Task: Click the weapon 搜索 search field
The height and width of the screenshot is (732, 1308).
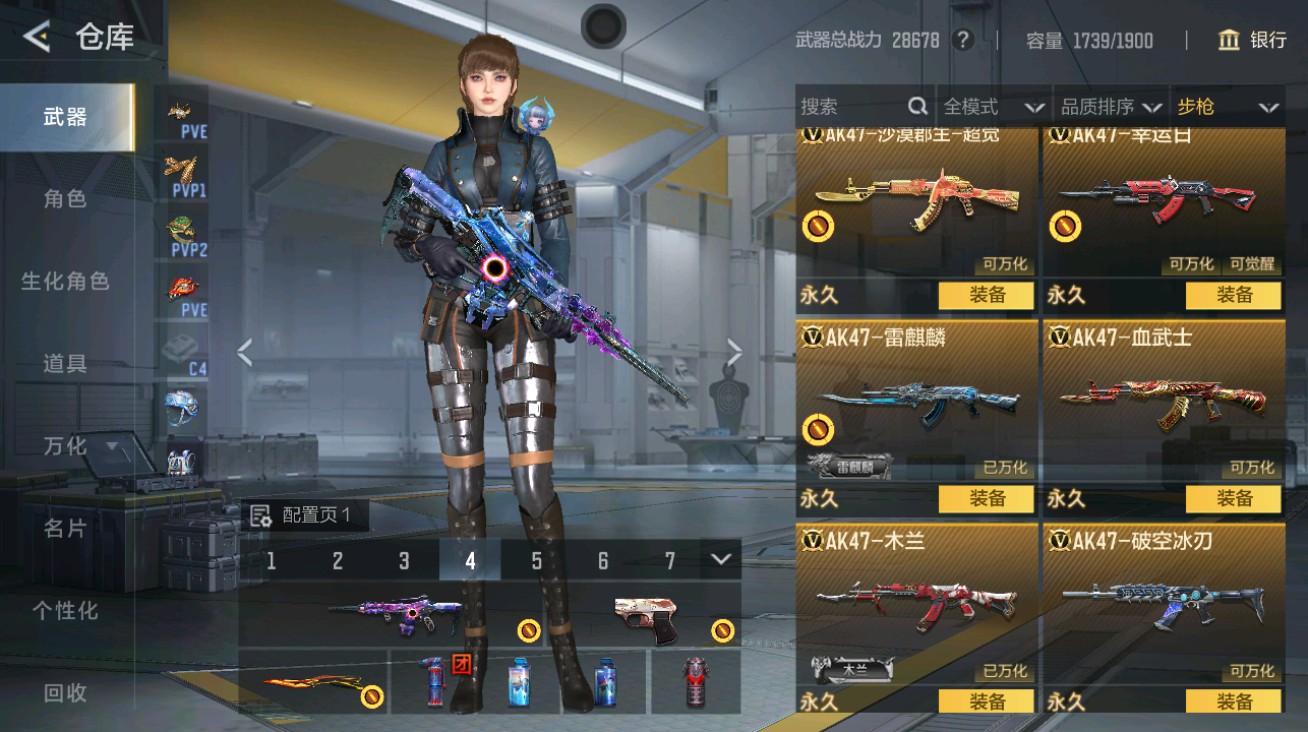Action: pyautogui.click(x=855, y=107)
